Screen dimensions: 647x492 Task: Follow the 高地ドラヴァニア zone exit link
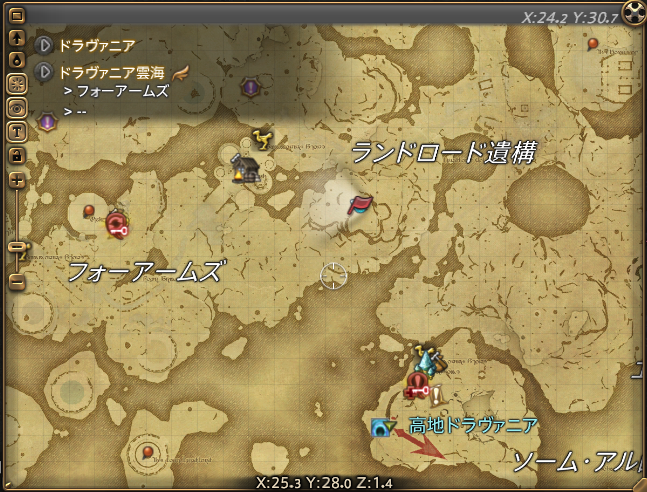coord(473,426)
